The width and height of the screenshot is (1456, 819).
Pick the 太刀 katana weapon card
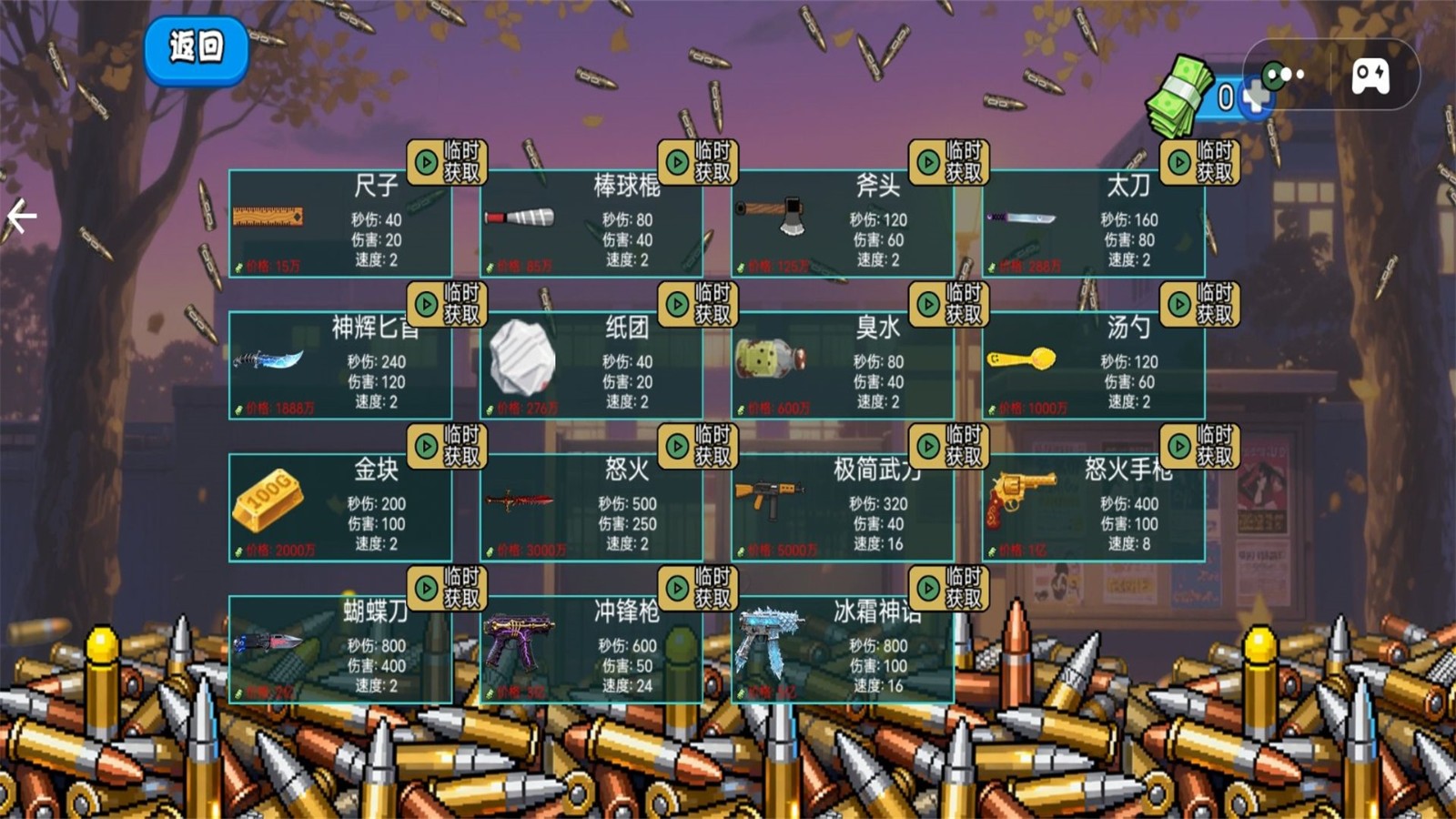(x=1093, y=225)
